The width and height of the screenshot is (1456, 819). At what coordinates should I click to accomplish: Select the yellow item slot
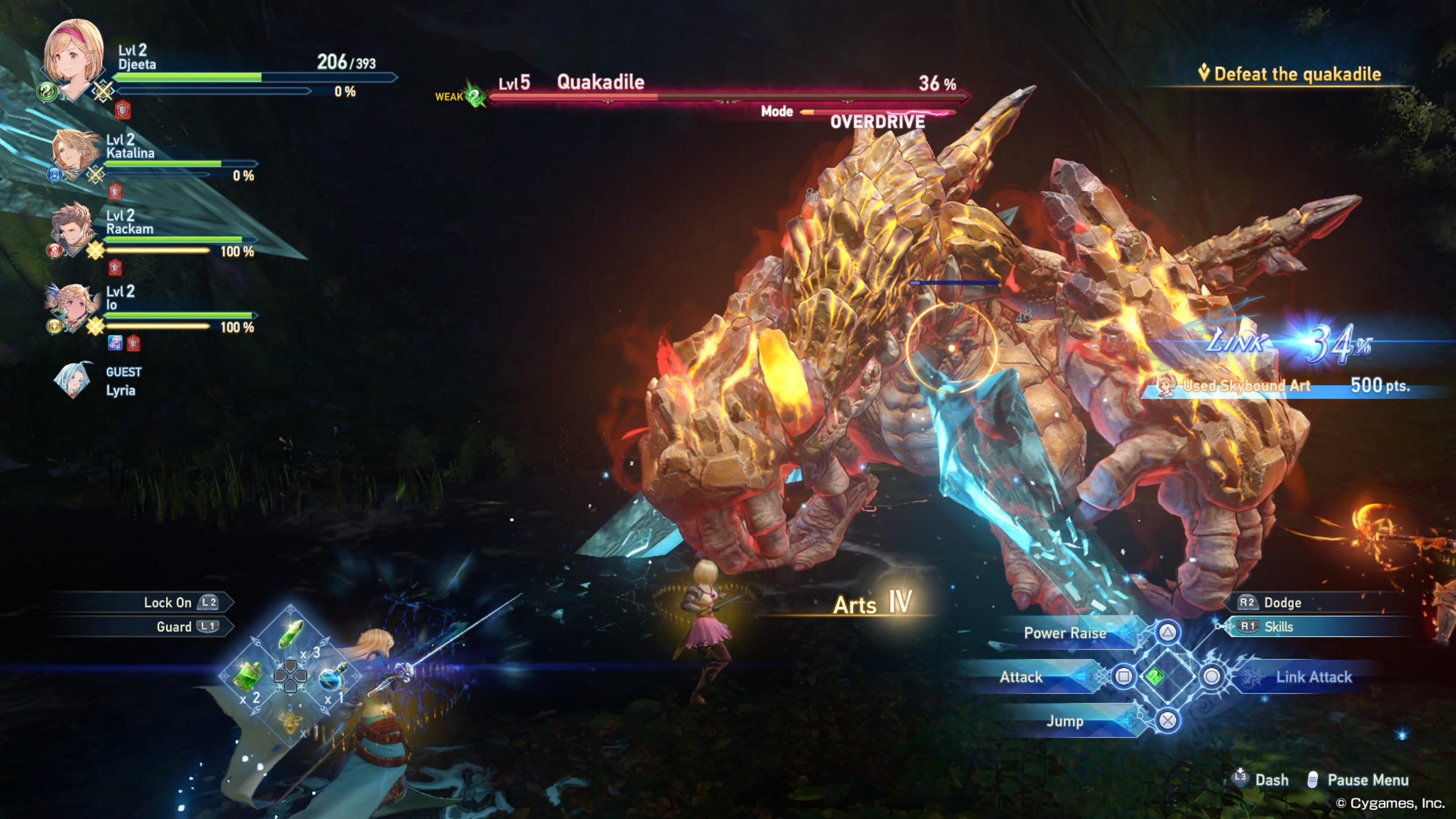pyautogui.click(x=291, y=718)
